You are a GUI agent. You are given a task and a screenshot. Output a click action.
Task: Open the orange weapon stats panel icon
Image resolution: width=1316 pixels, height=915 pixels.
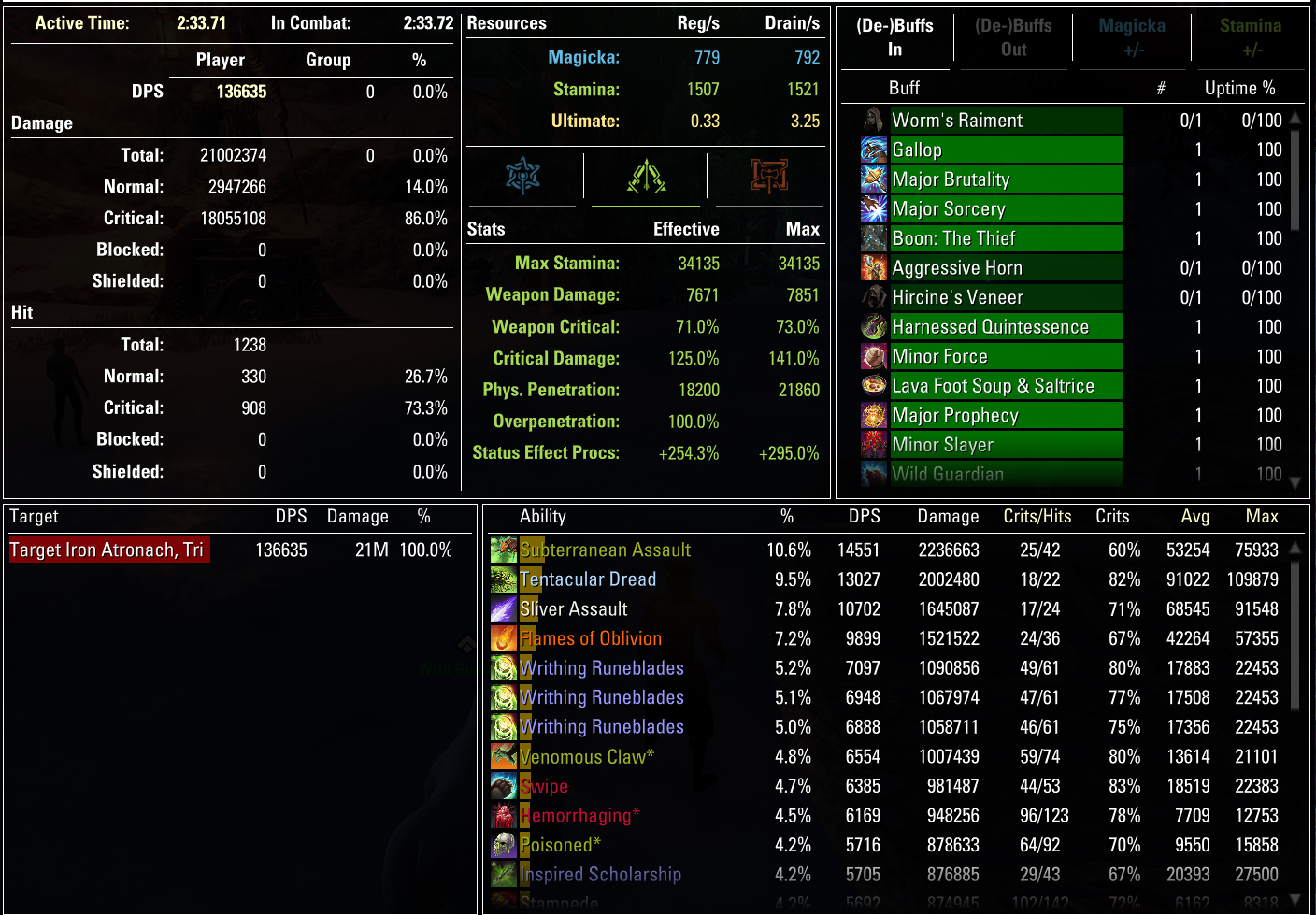click(x=768, y=176)
